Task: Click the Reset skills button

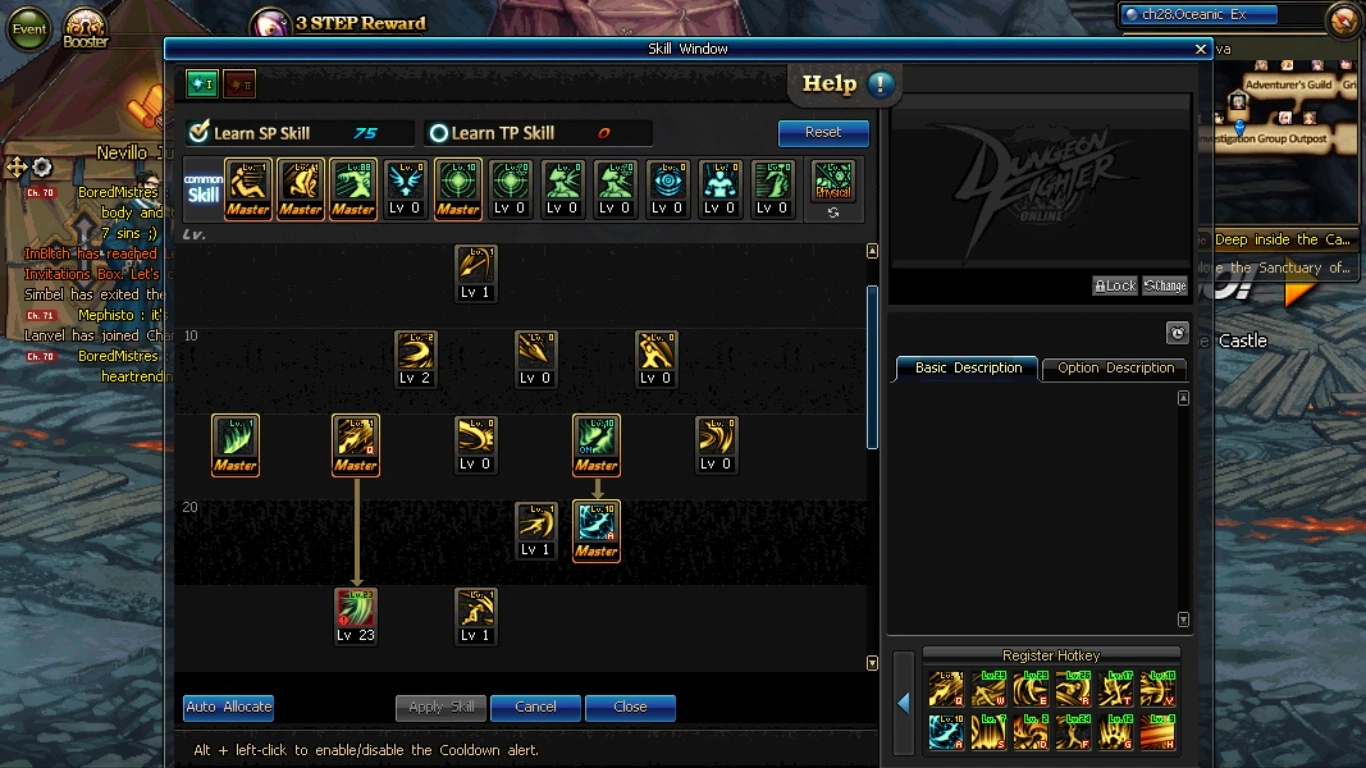Action: 823,132
